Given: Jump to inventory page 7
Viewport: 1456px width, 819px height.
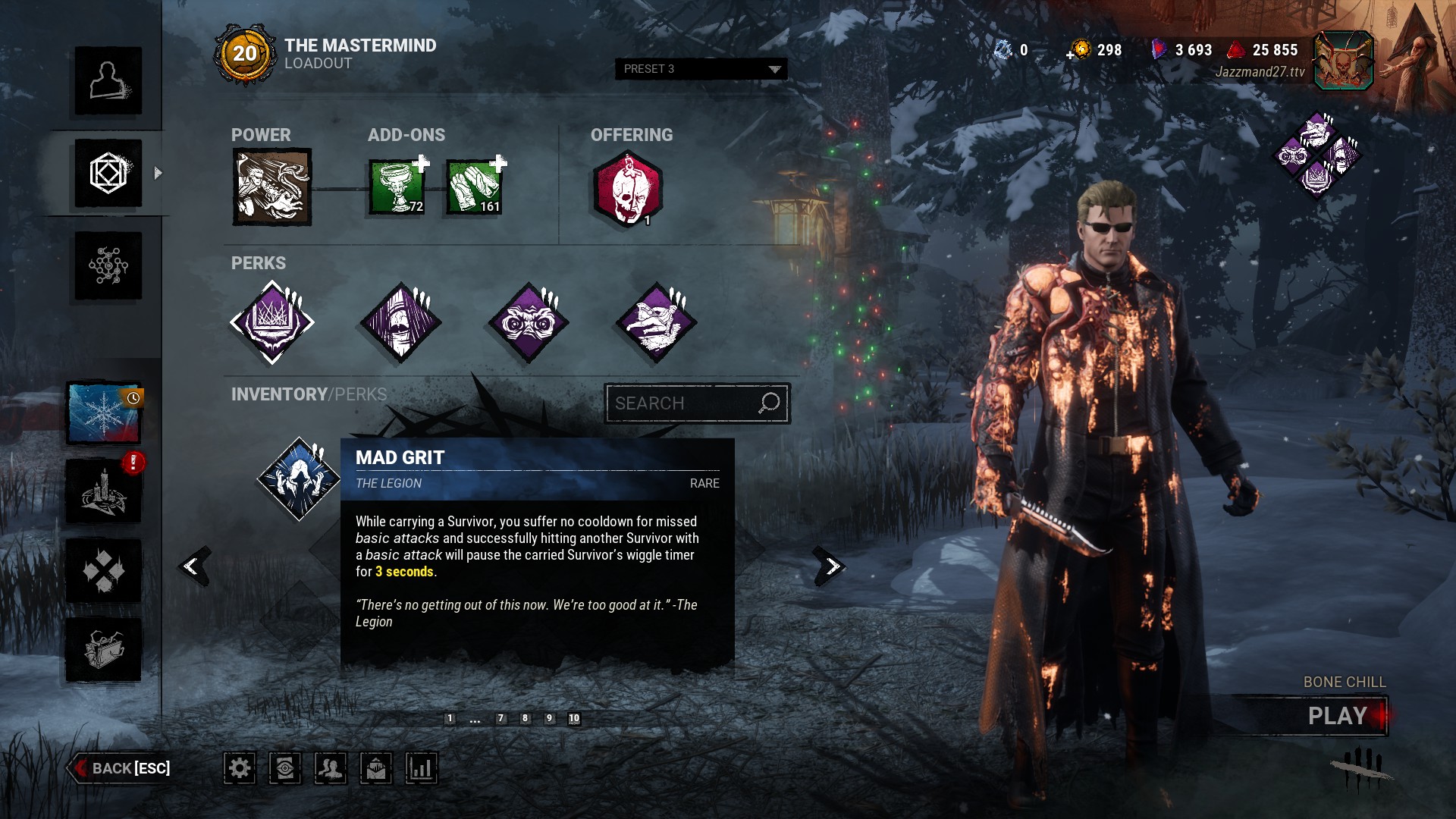Looking at the screenshot, I should point(500,718).
